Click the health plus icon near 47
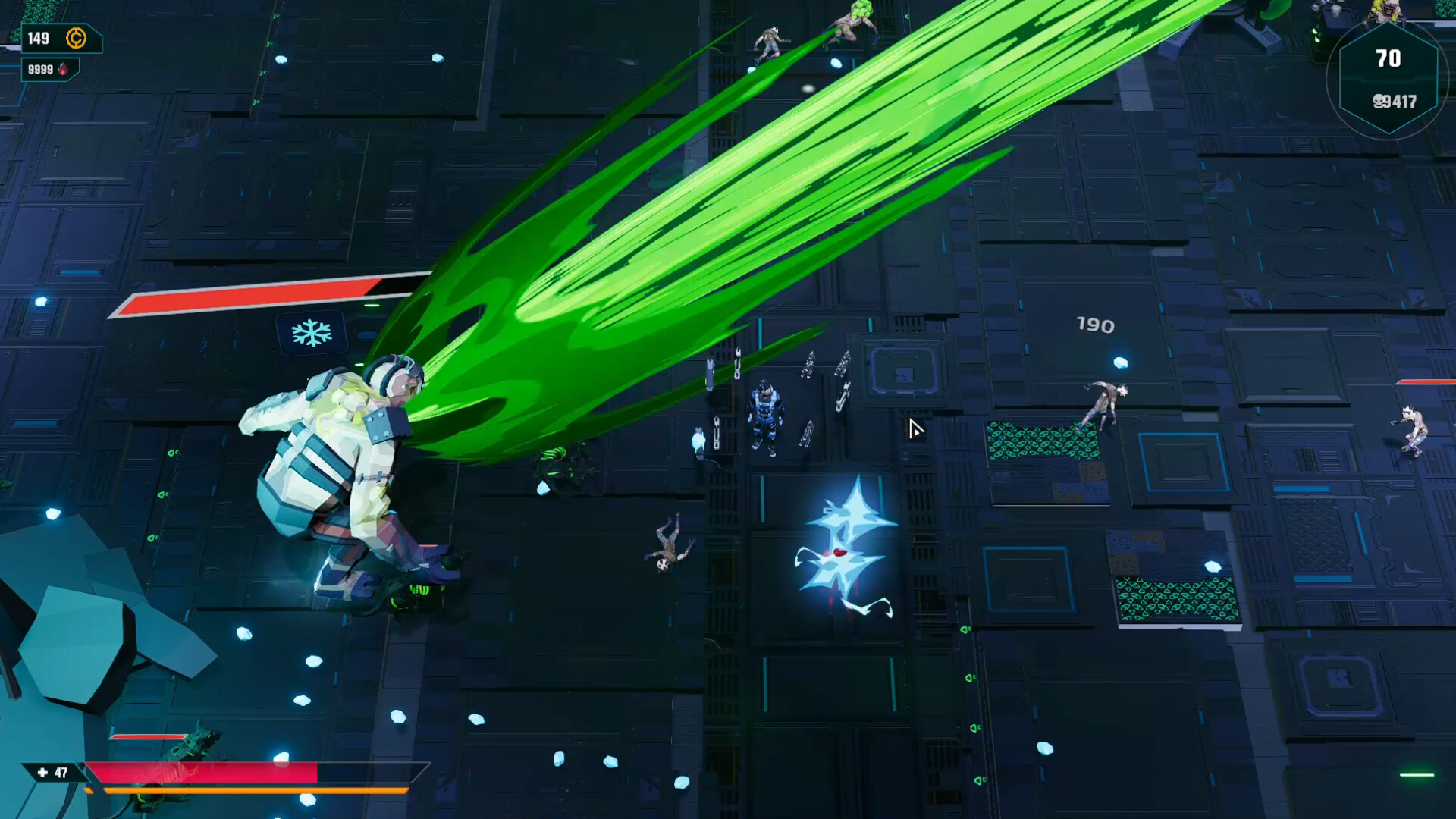 click(x=41, y=771)
